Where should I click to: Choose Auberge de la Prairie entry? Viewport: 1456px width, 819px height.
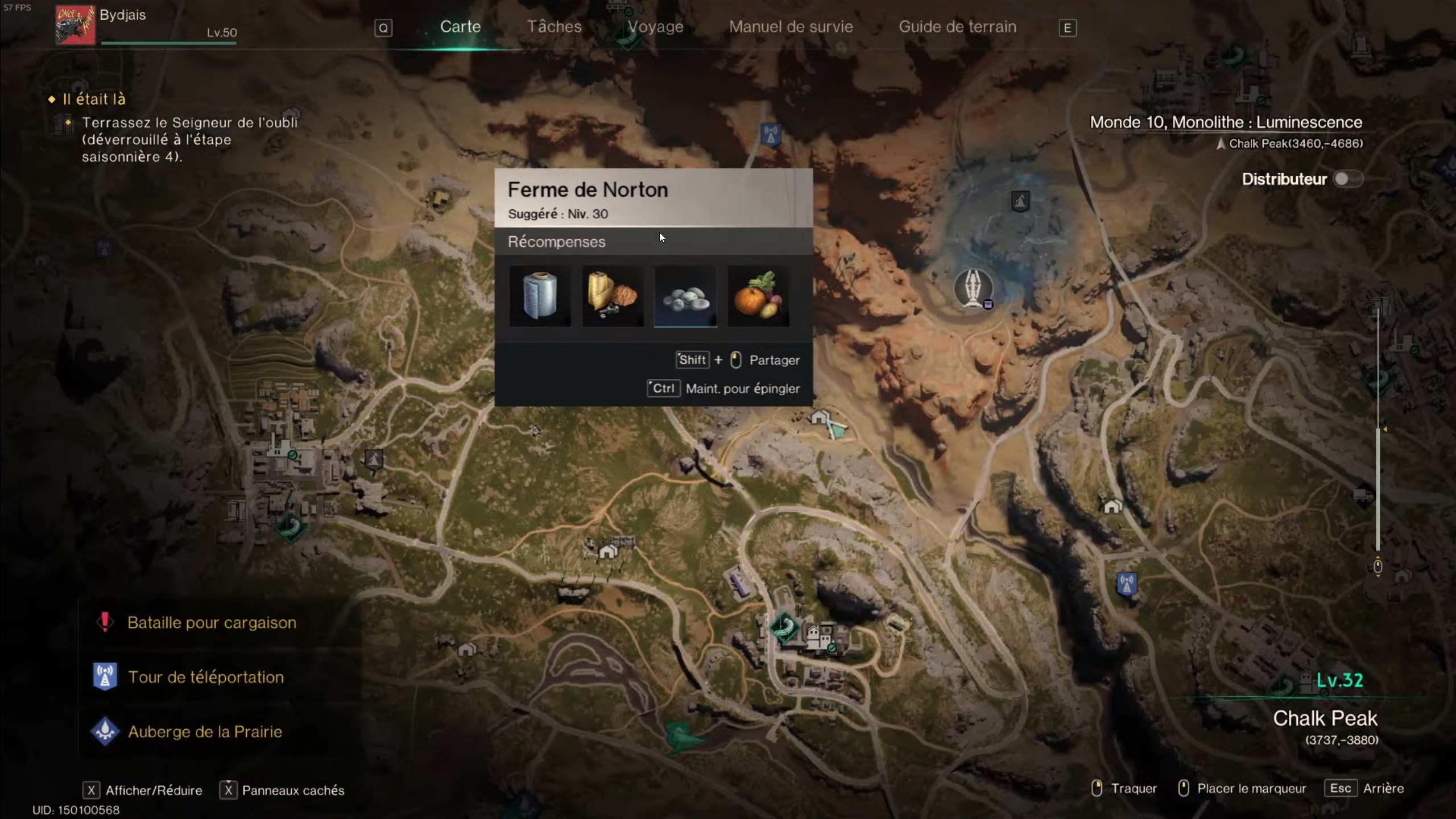[x=205, y=732]
